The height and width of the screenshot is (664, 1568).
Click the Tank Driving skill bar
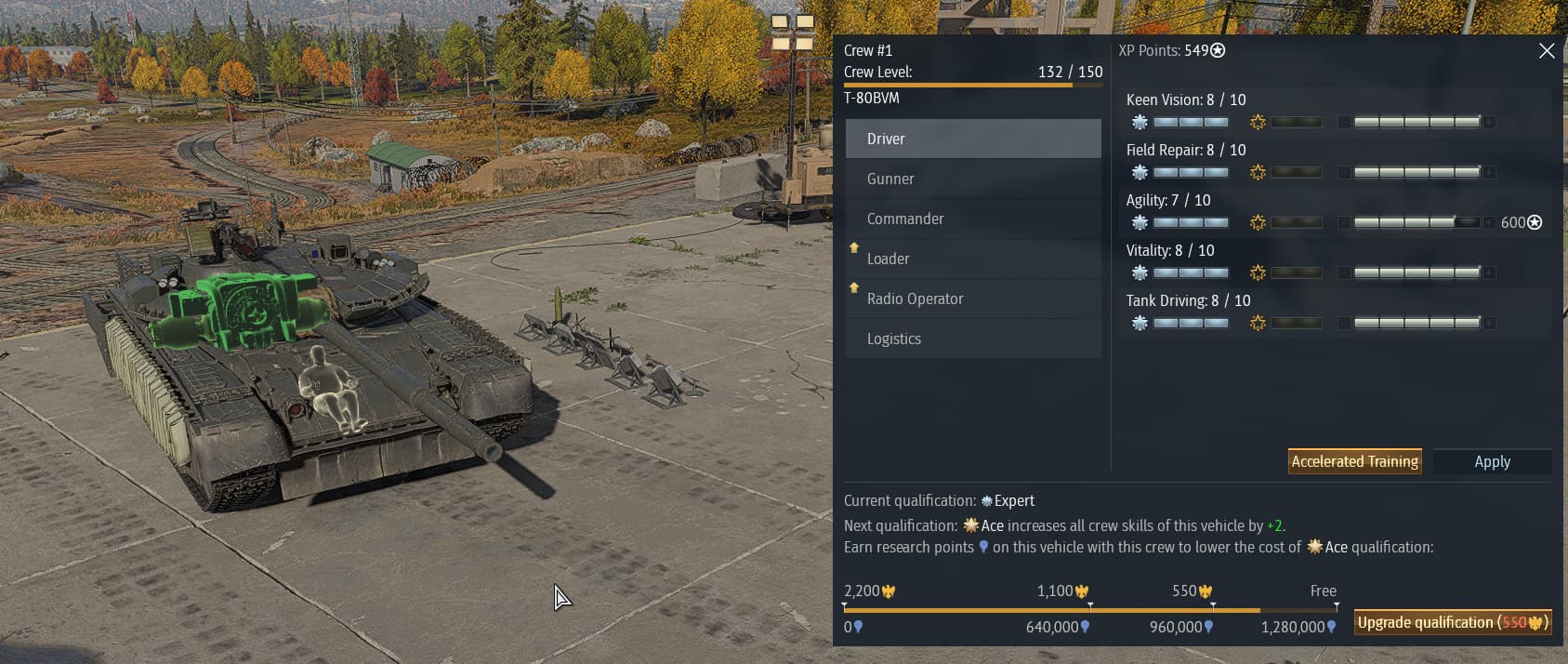[1416, 323]
